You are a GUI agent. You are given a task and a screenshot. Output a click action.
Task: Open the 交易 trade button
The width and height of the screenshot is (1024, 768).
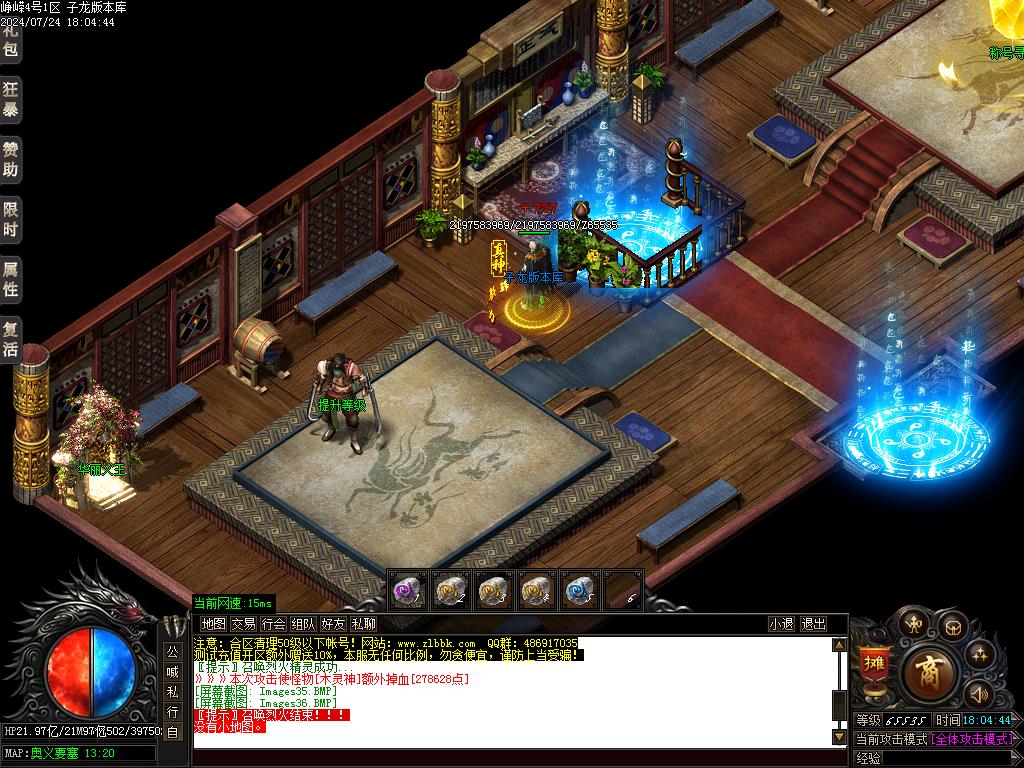coord(243,624)
